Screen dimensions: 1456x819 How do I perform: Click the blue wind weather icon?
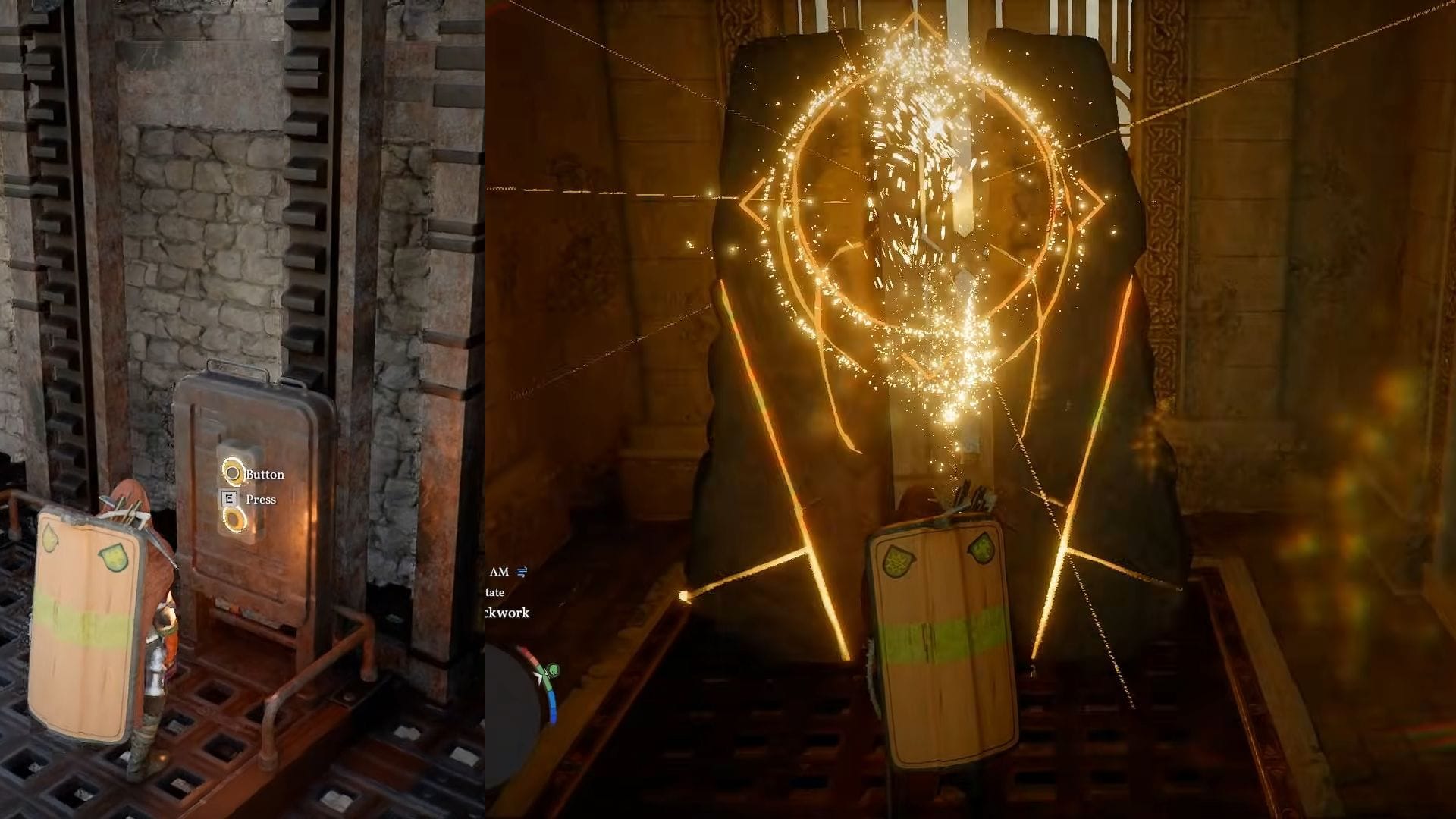tap(522, 572)
